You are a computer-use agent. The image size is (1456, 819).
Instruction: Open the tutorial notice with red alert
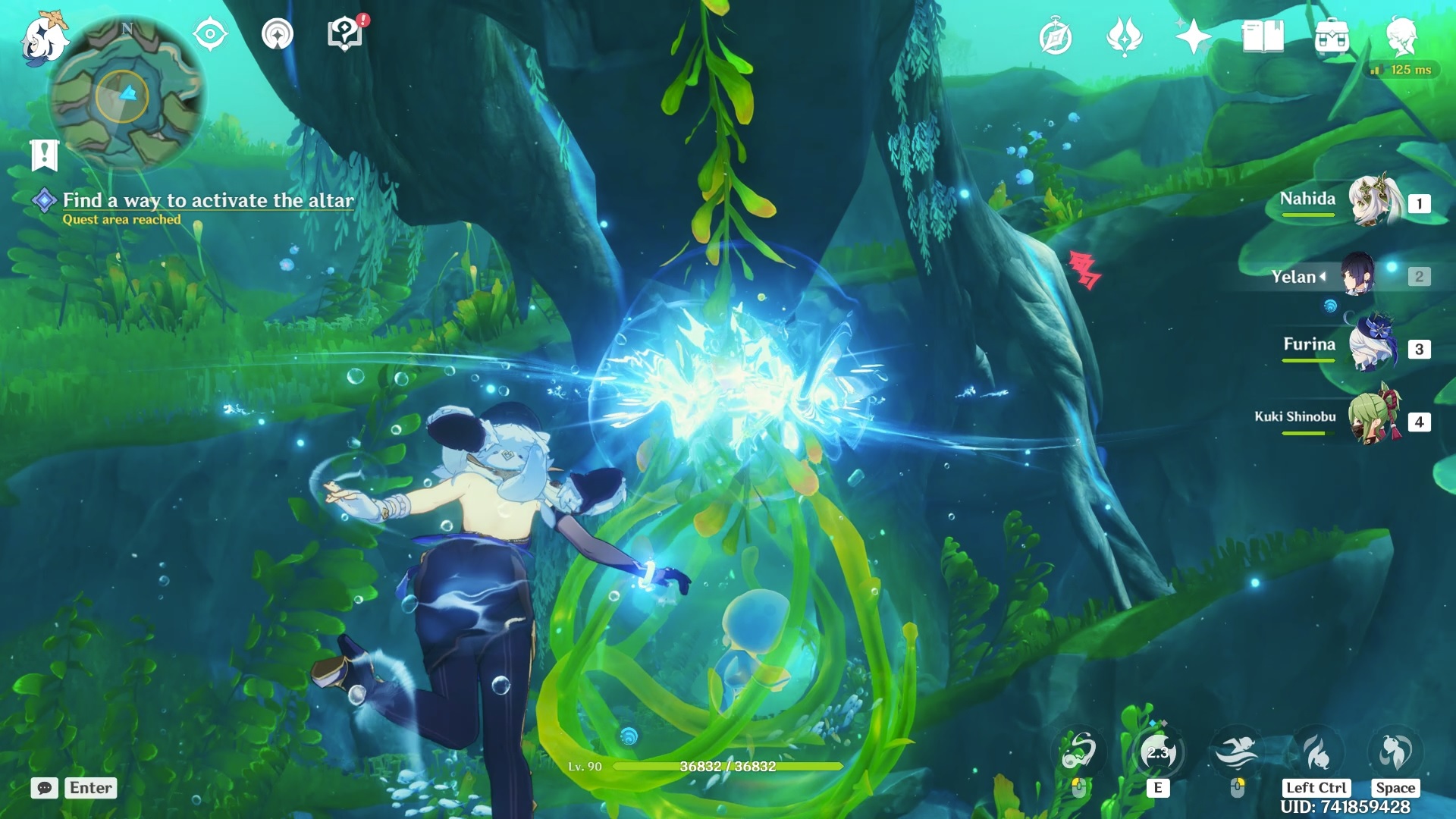click(x=345, y=34)
